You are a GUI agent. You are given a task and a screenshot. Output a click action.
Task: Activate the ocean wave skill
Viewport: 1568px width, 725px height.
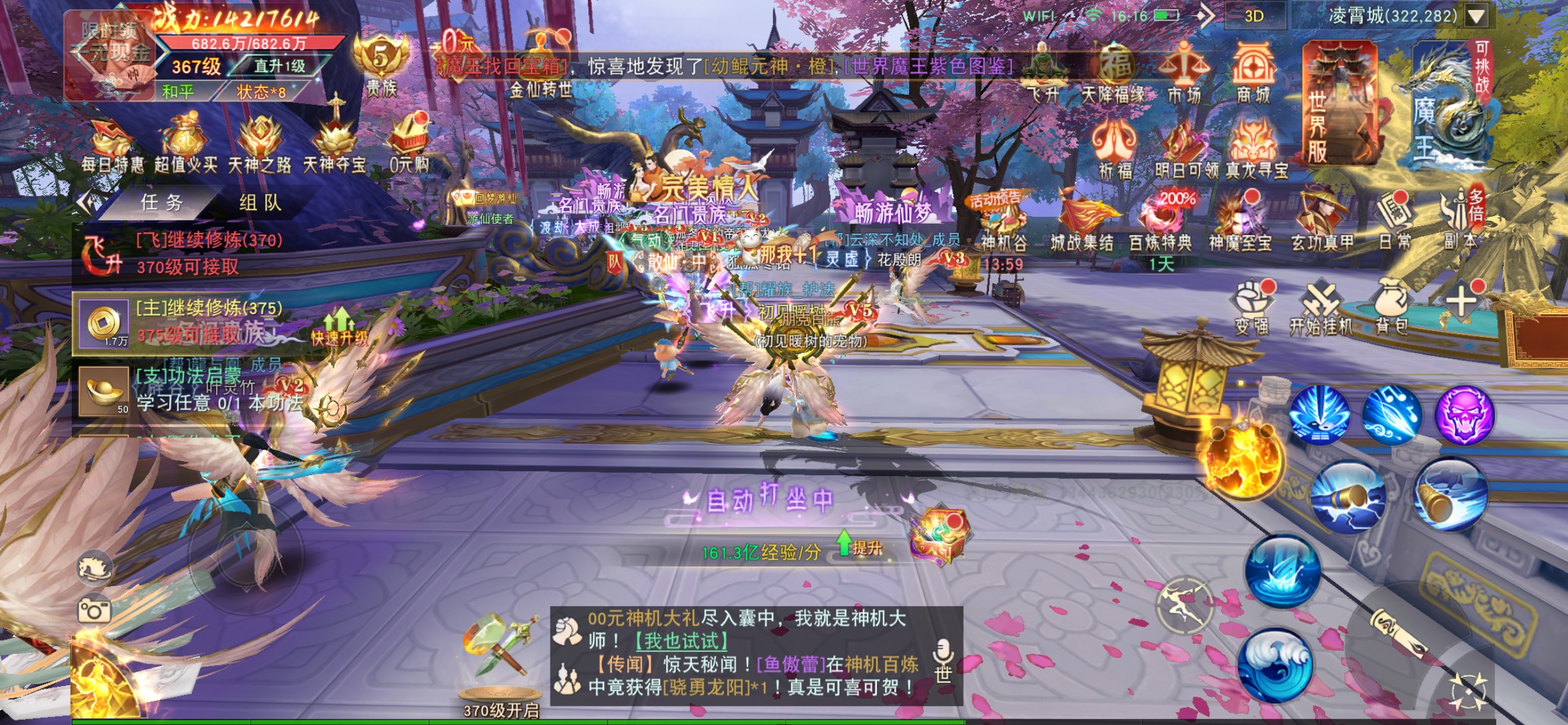[x=1276, y=665]
